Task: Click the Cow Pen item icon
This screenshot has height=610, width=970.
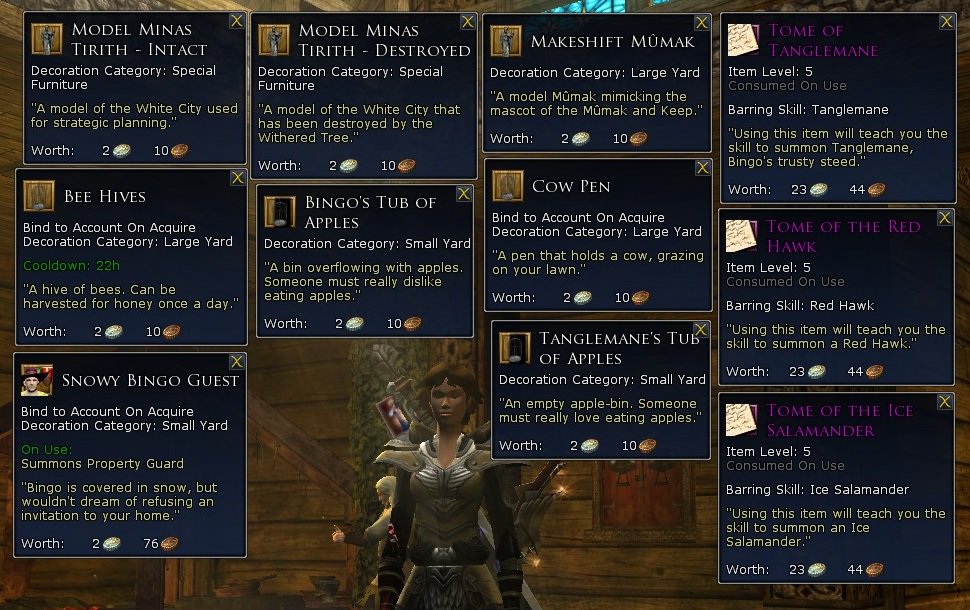Action: click(508, 187)
